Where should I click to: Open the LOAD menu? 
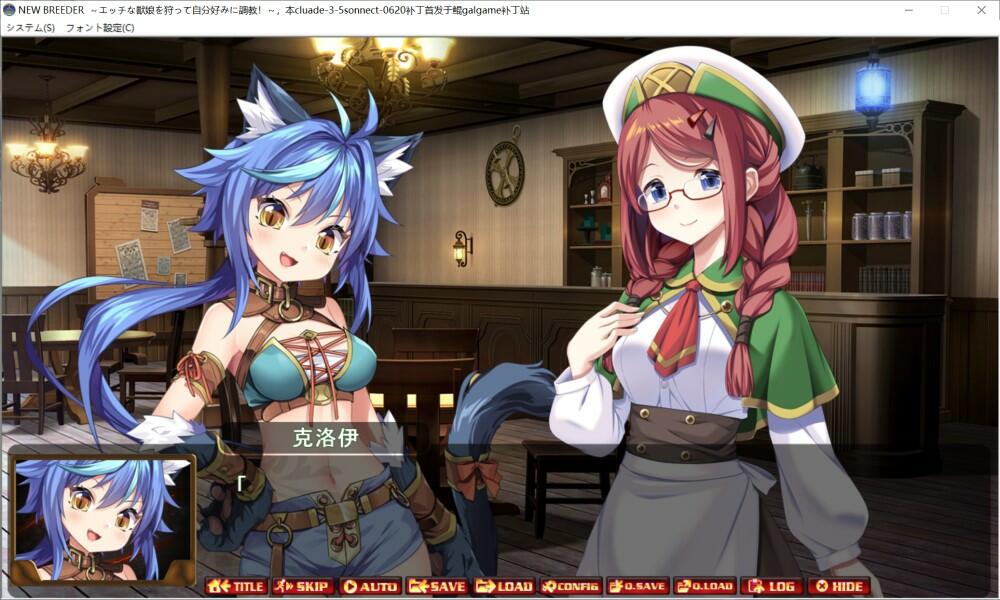[504, 586]
